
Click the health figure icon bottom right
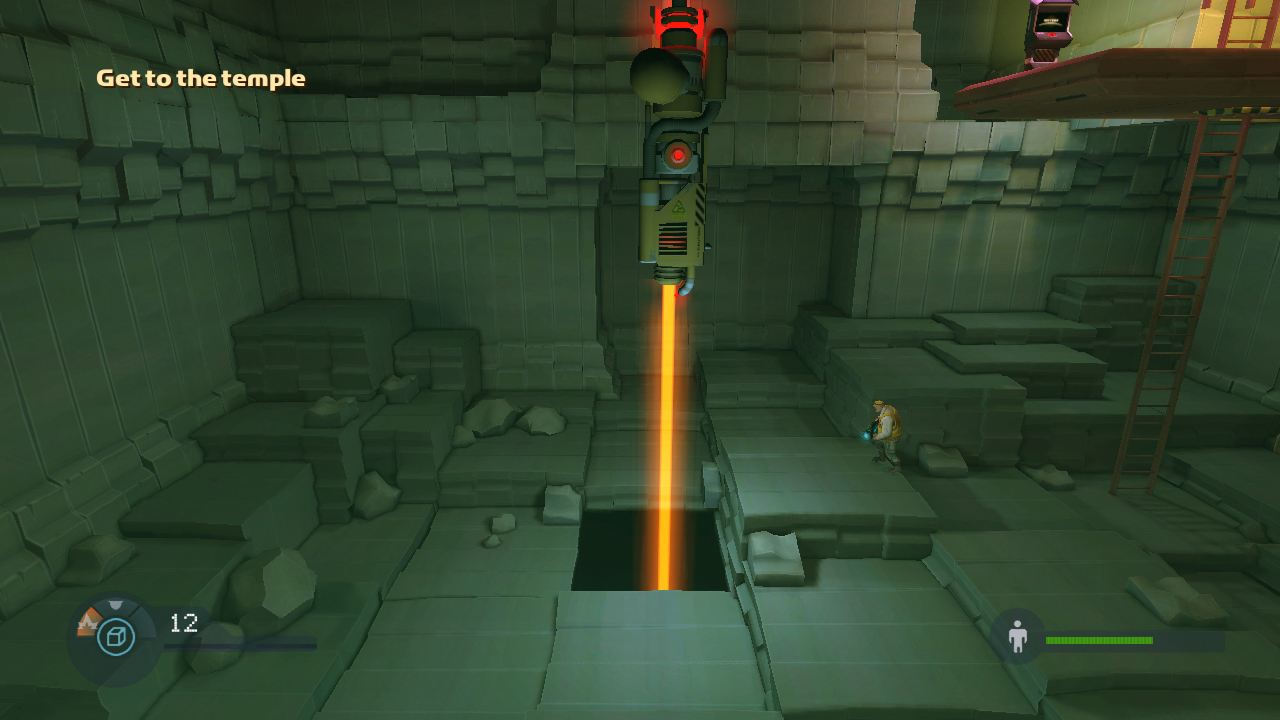1017,637
